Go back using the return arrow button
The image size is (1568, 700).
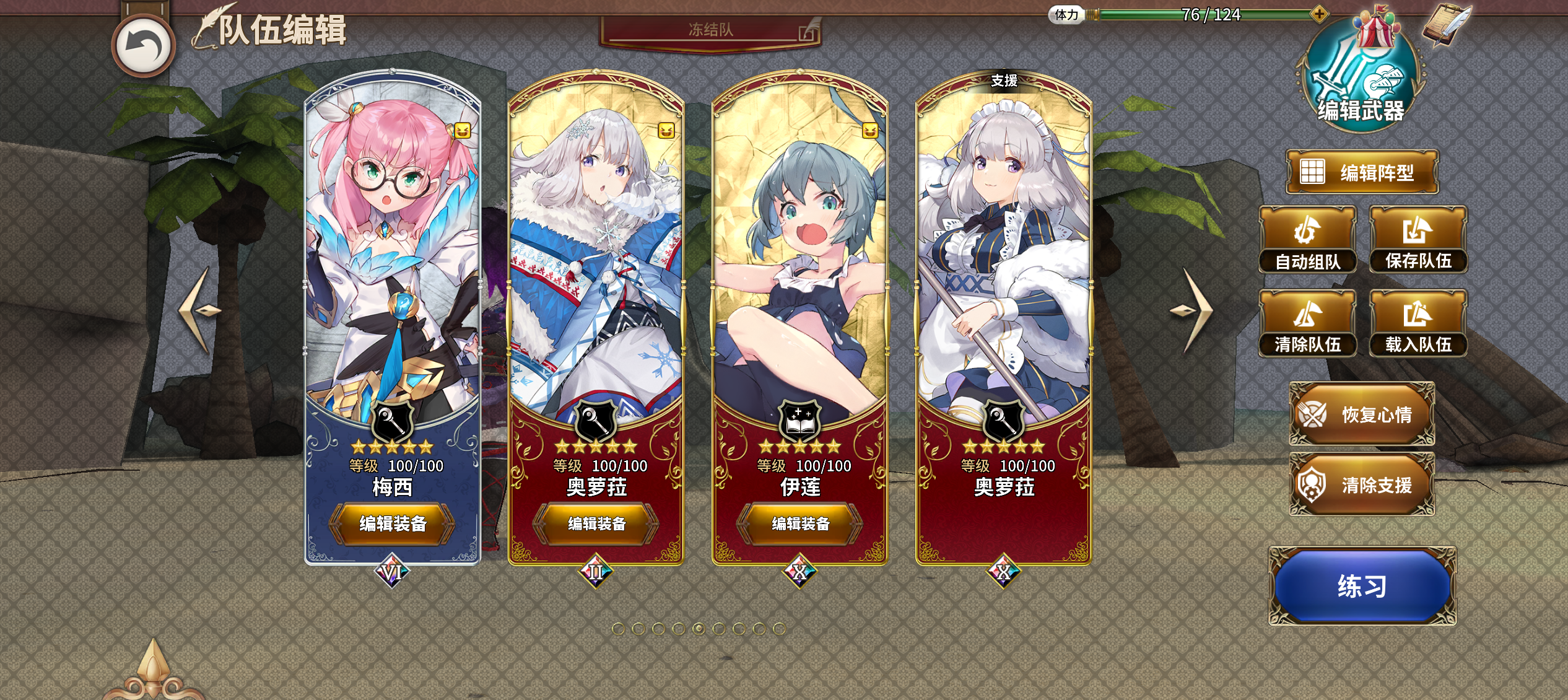(x=143, y=46)
